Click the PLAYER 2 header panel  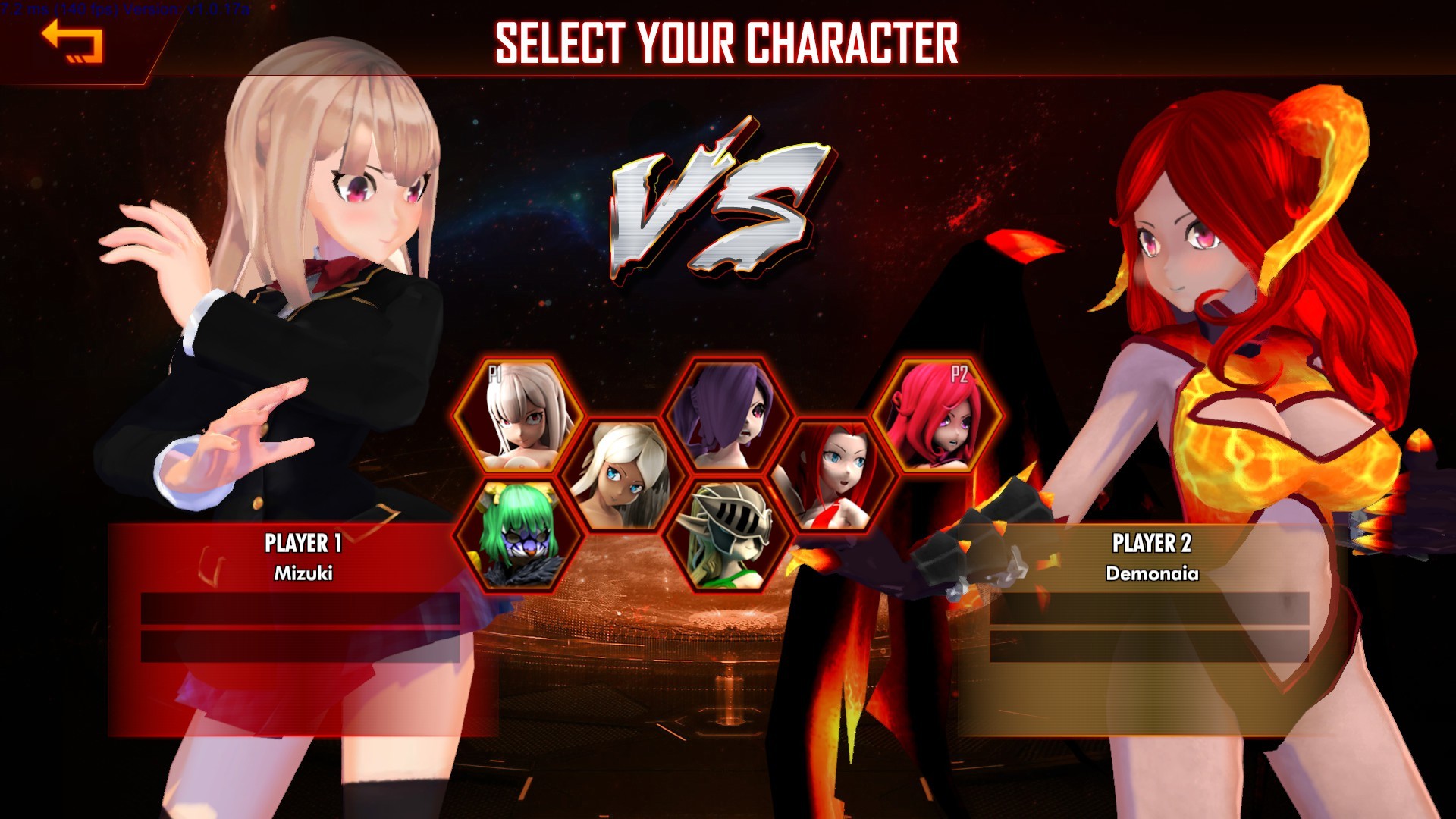[1153, 543]
